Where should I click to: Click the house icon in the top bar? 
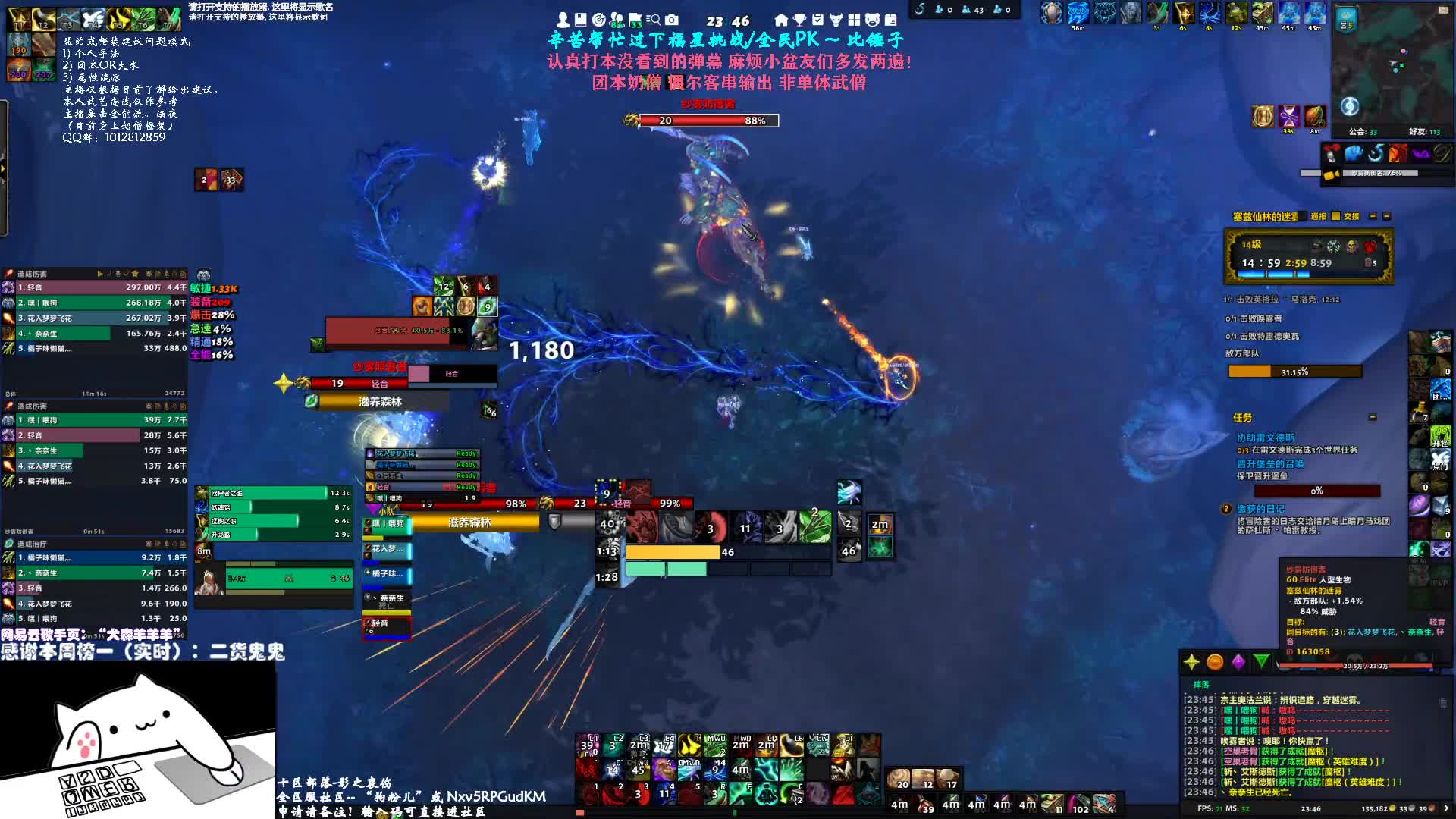point(781,20)
